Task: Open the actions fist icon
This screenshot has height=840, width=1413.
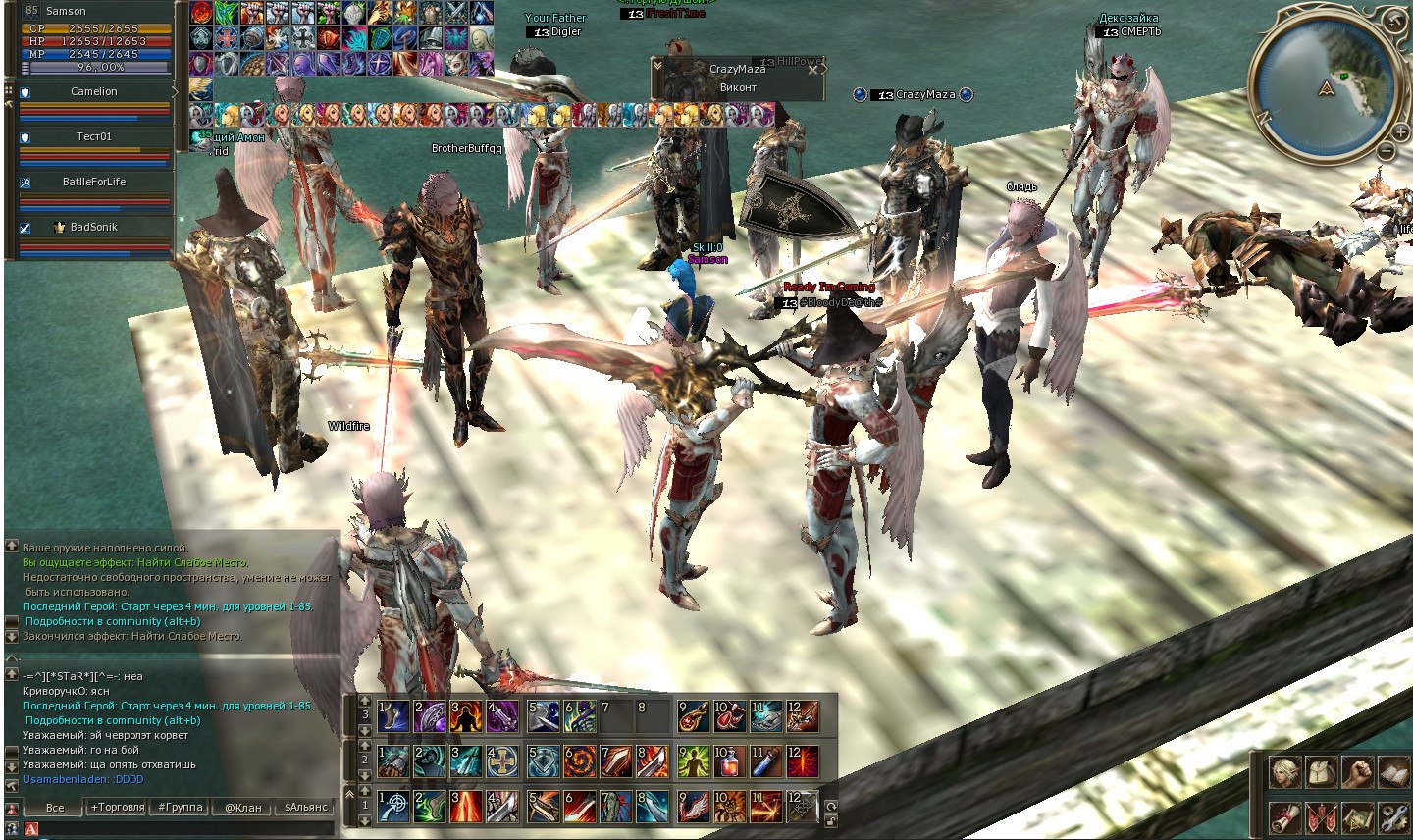Action: click(x=1358, y=773)
